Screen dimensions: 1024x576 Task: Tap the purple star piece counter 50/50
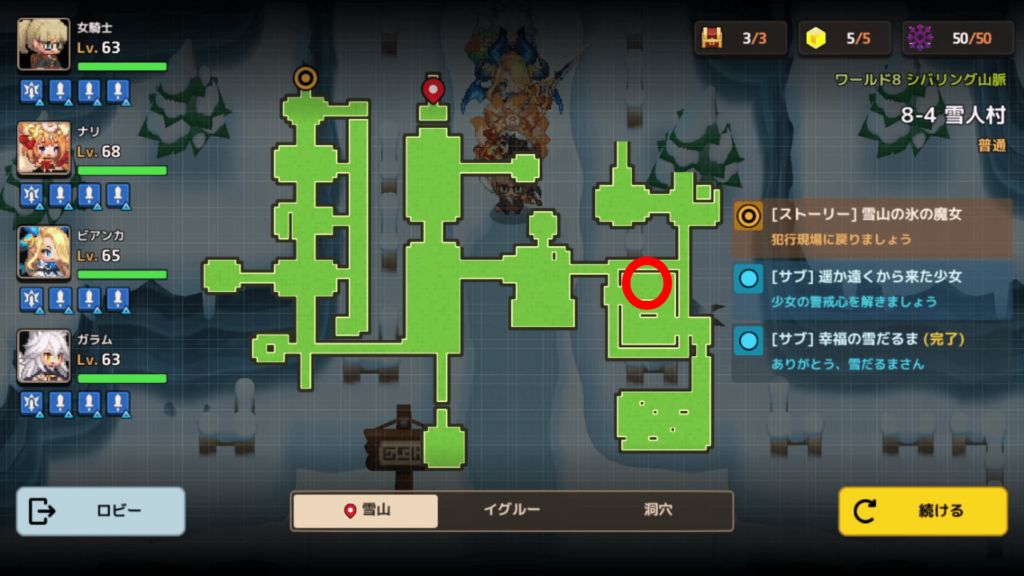tap(957, 38)
